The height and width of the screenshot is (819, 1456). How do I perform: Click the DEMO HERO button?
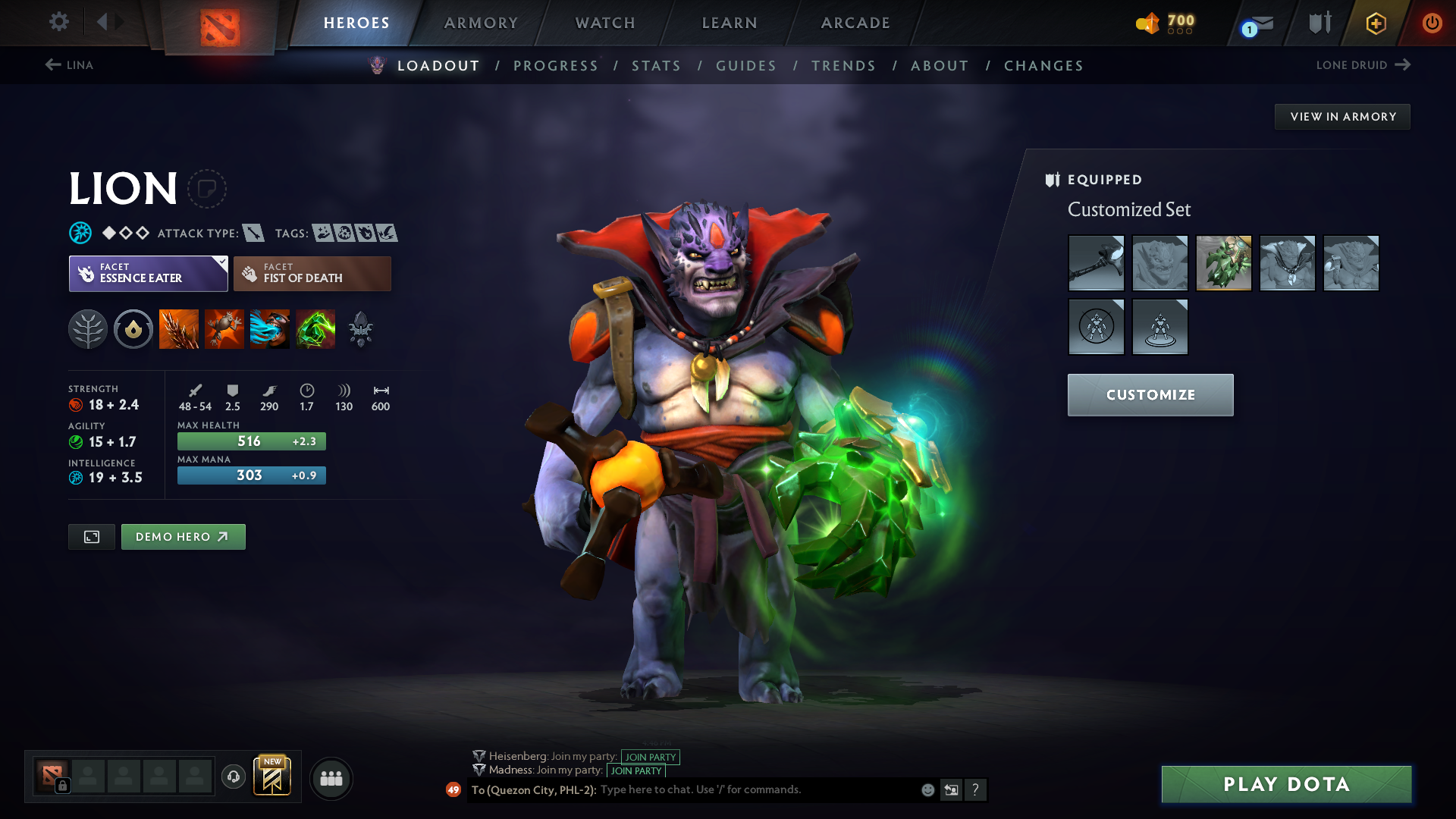tap(183, 536)
